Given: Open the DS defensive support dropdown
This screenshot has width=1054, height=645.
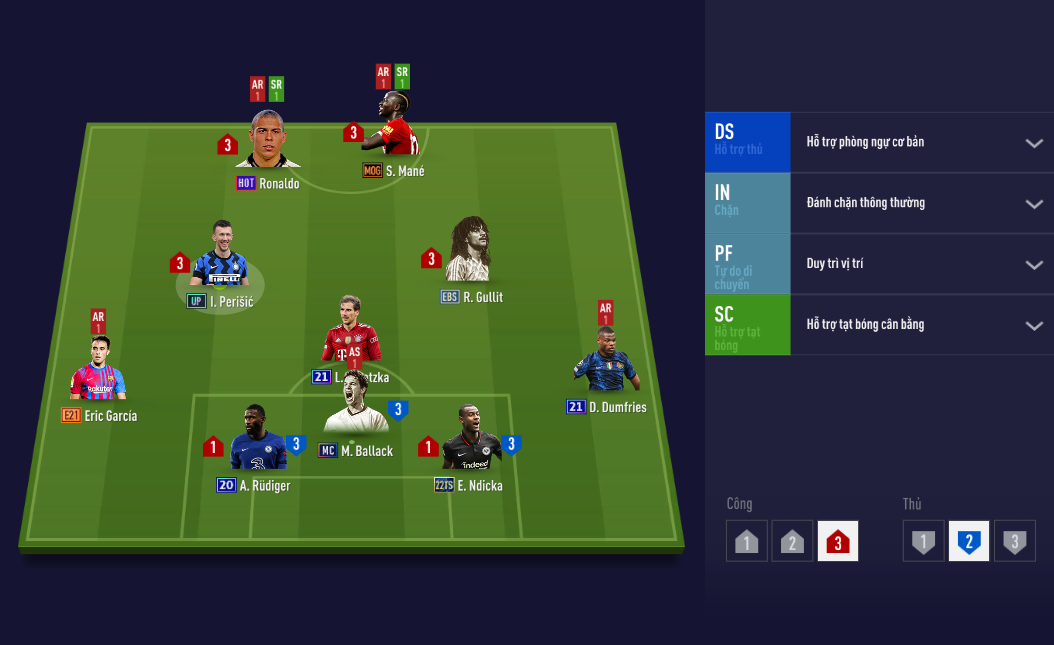Looking at the screenshot, I should click(1033, 143).
